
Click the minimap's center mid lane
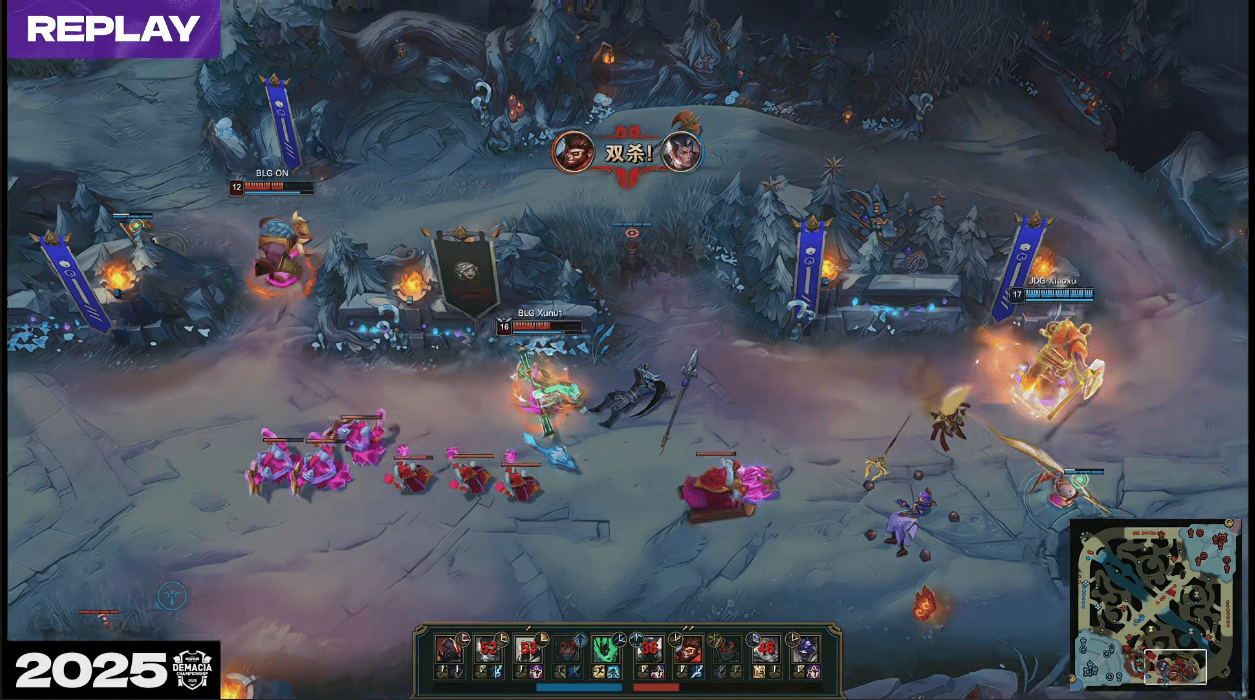click(1156, 603)
